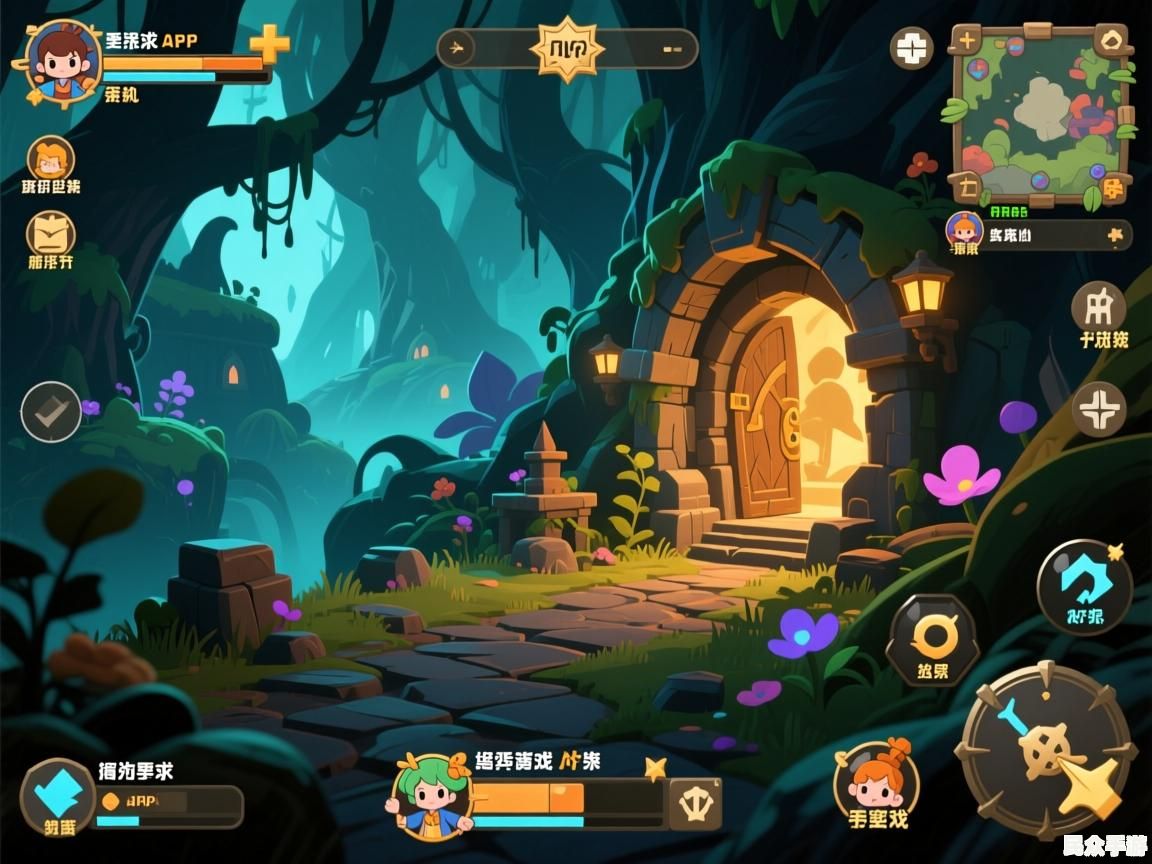
Task: Open the envelope mail icon
Action: tap(50, 235)
